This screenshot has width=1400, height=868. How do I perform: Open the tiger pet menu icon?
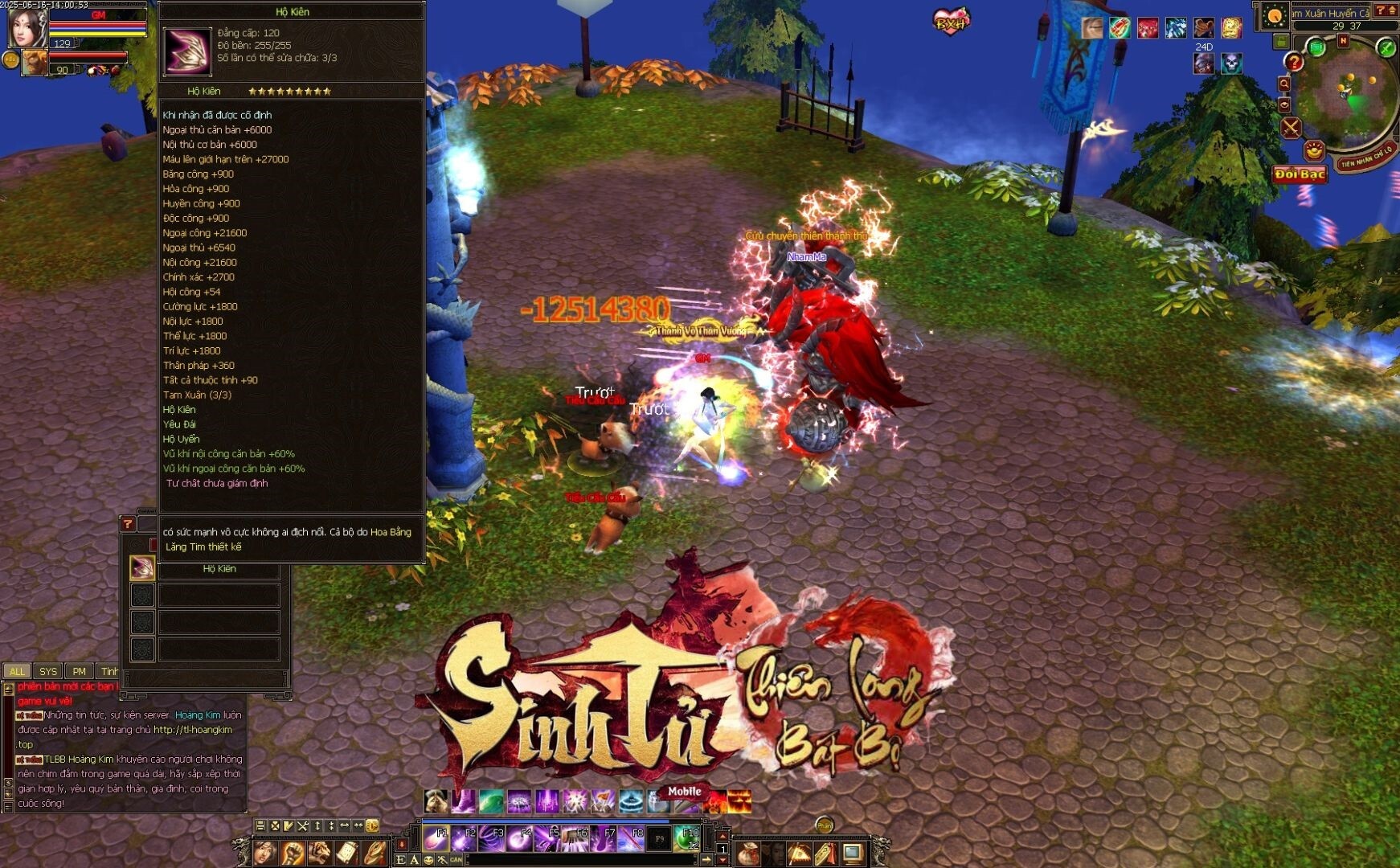click(319, 853)
